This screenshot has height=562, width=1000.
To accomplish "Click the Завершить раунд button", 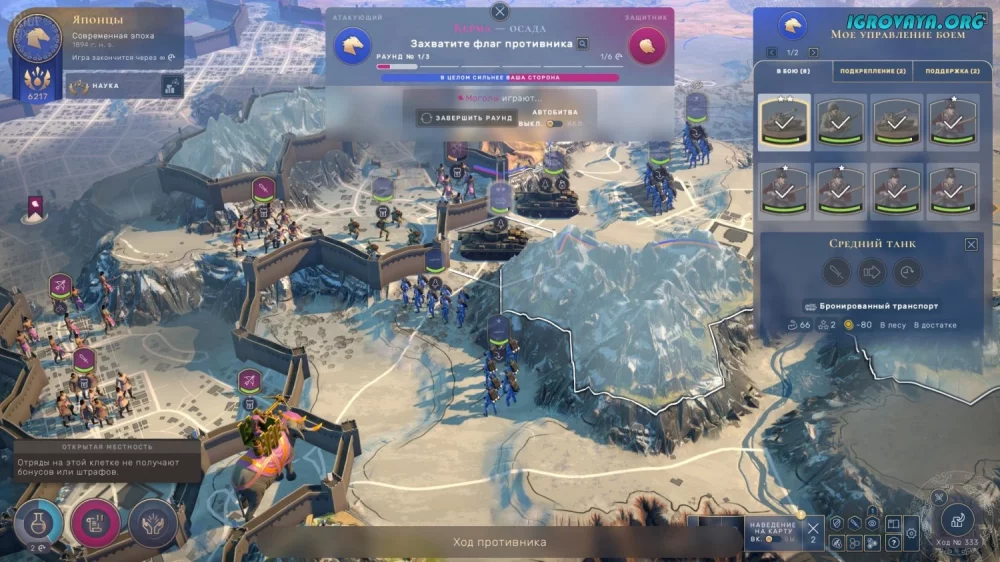I will pos(467,118).
